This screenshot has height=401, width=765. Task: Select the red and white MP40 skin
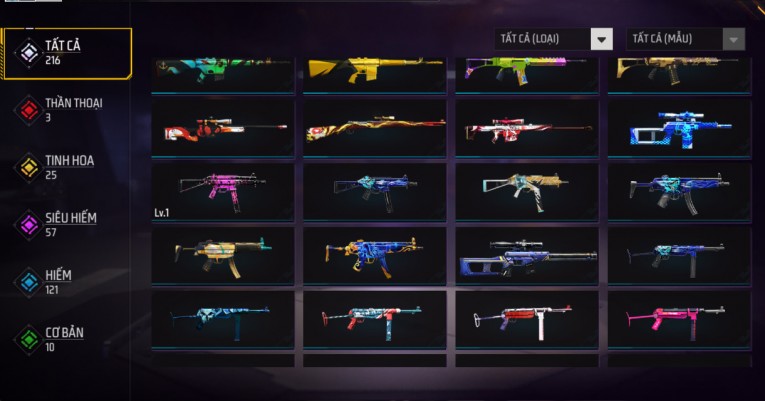click(527, 318)
